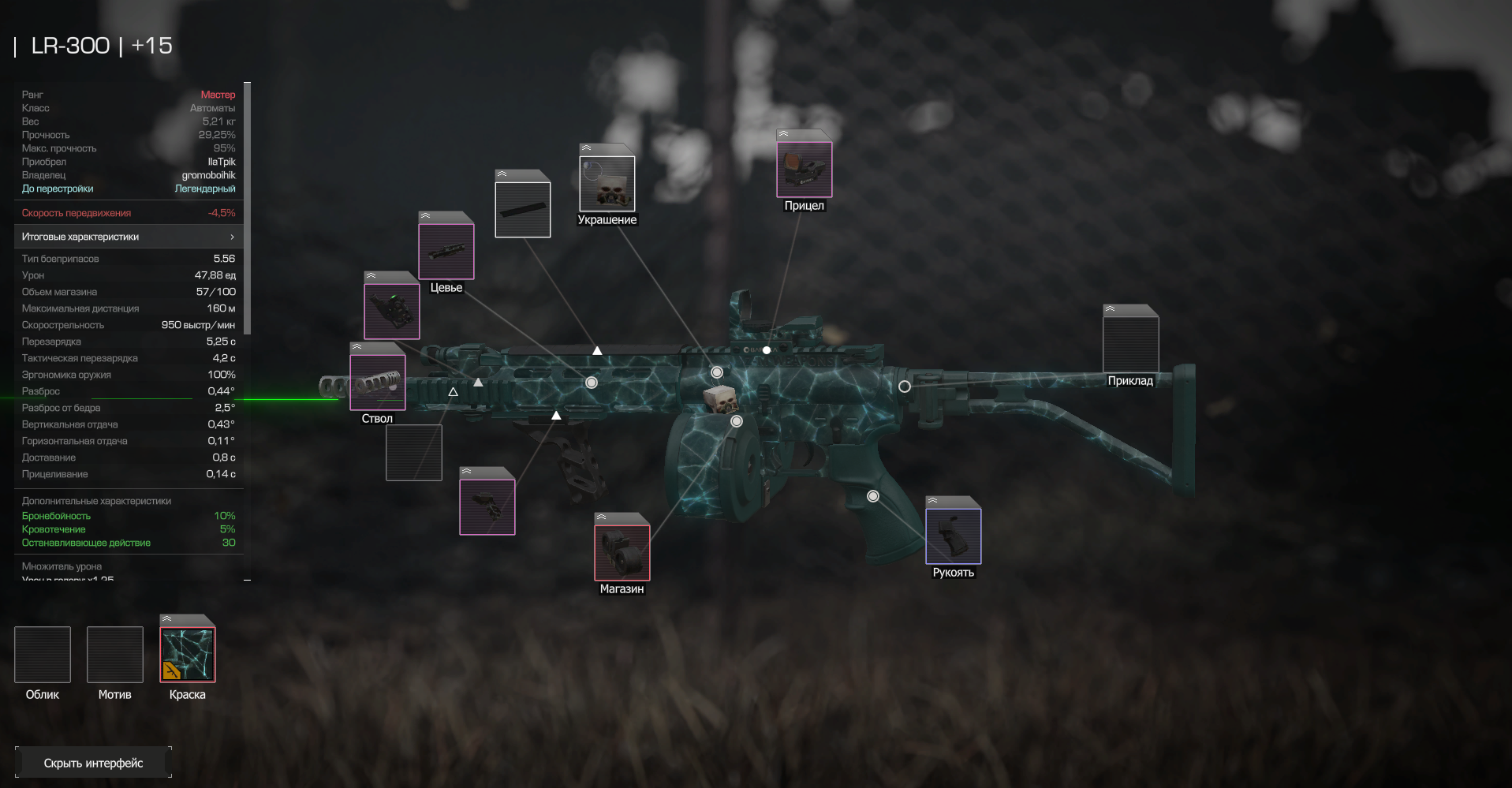Expand the Множитель урона section

[61, 566]
